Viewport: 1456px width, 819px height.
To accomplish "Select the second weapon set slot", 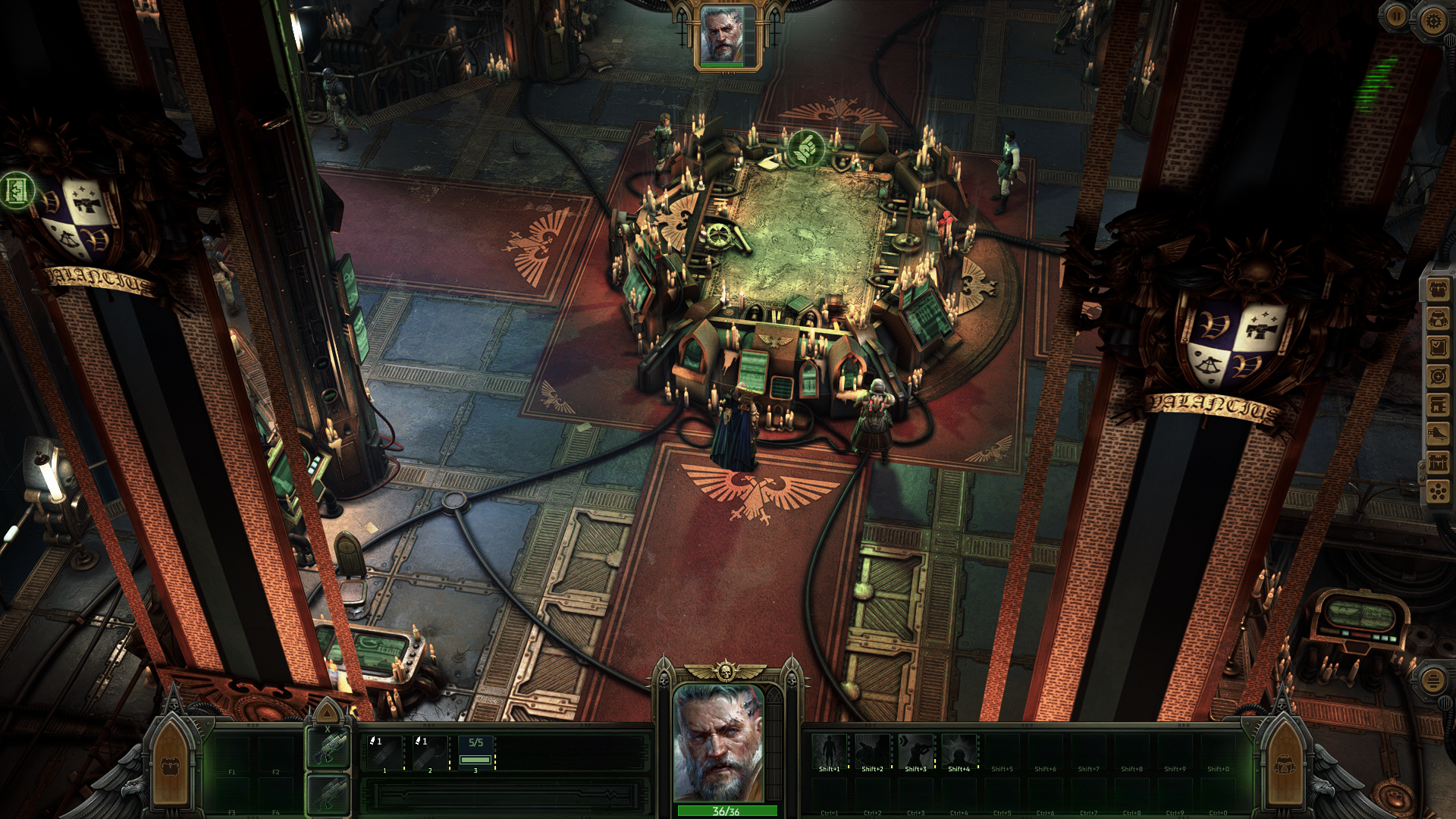I will pos(328,795).
